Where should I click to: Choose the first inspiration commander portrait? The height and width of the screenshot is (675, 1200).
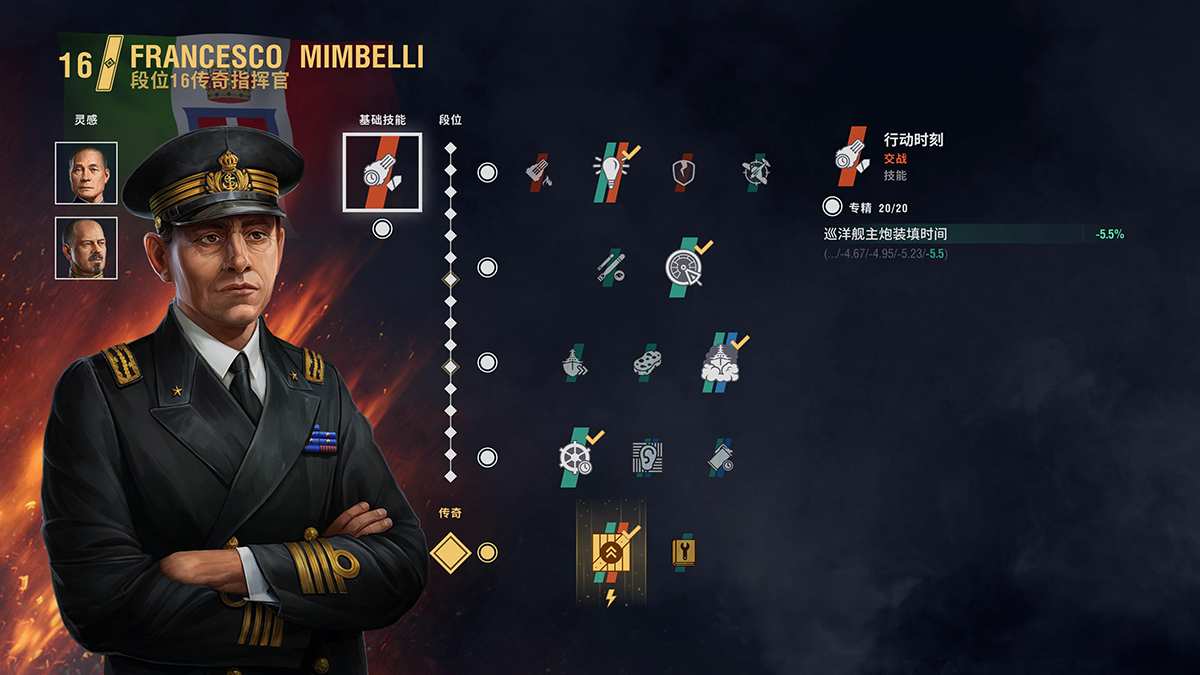pos(86,173)
